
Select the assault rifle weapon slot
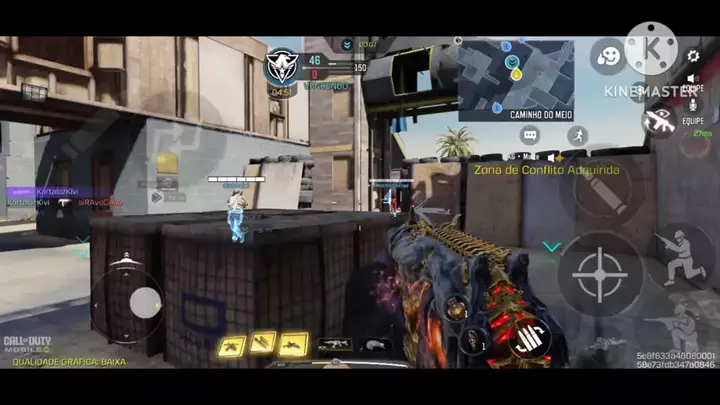(334, 345)
